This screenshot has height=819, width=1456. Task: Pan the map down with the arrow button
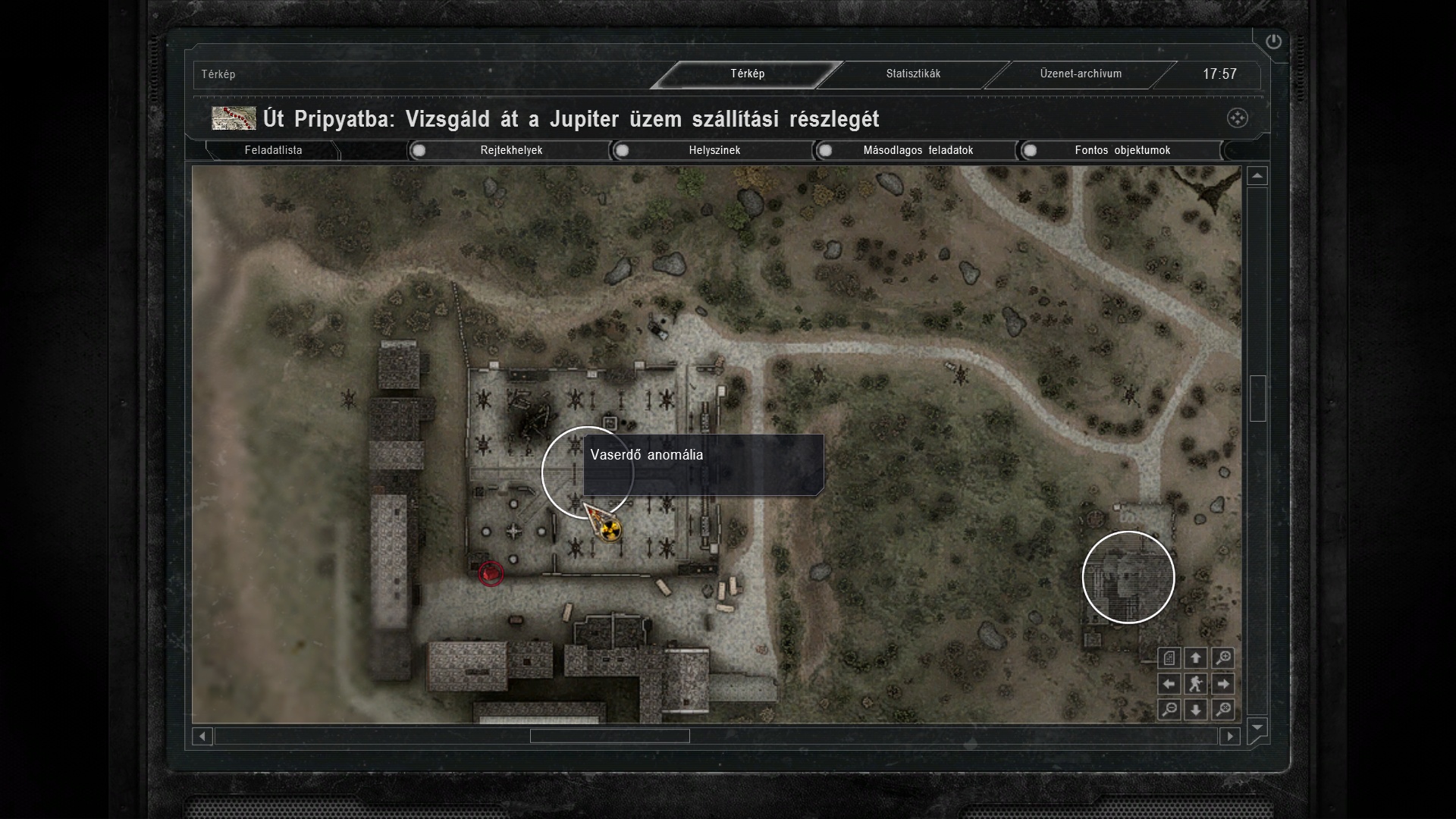point(1196,710)
